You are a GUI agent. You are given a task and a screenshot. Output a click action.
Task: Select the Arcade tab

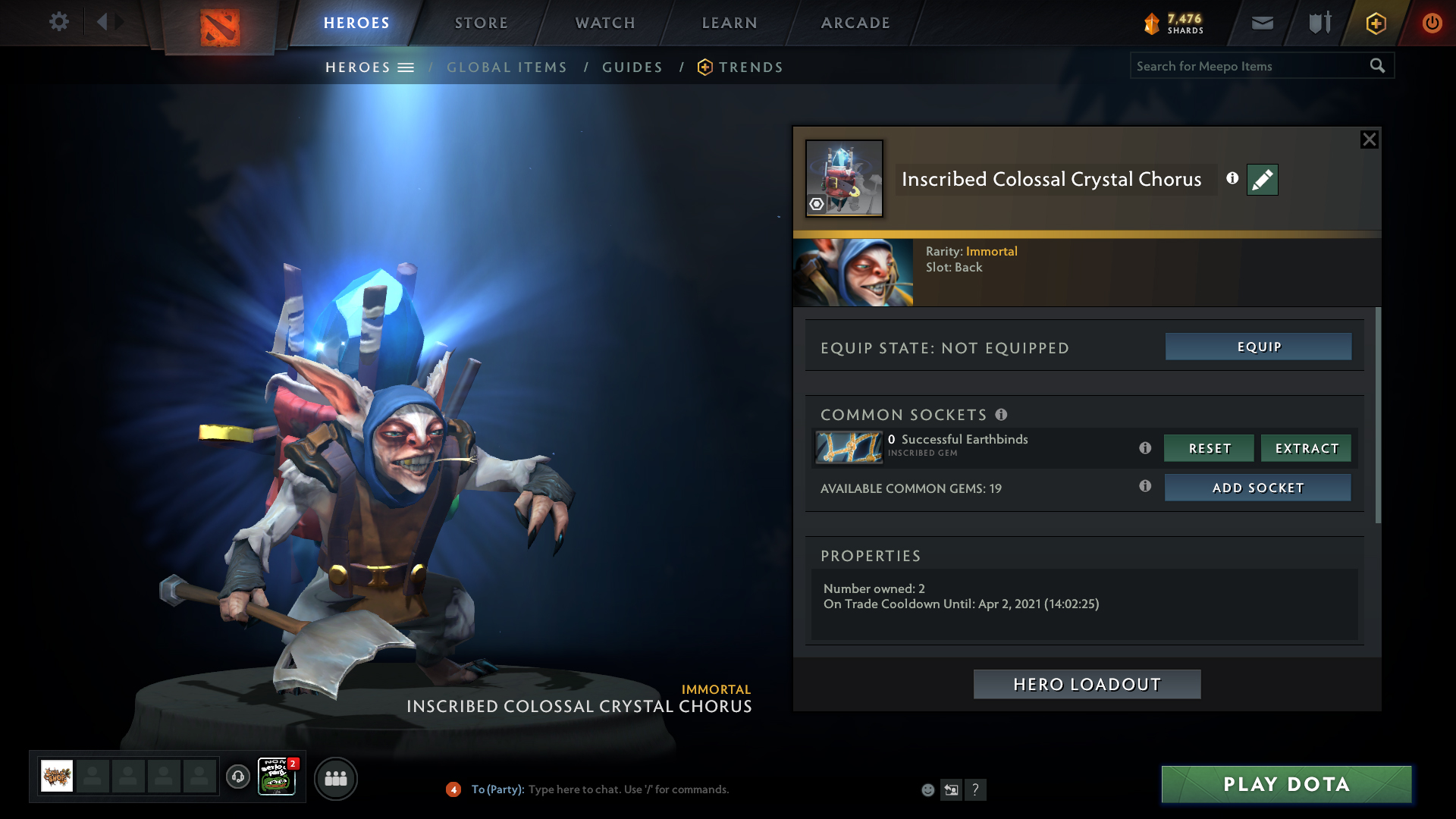[855, 23]
